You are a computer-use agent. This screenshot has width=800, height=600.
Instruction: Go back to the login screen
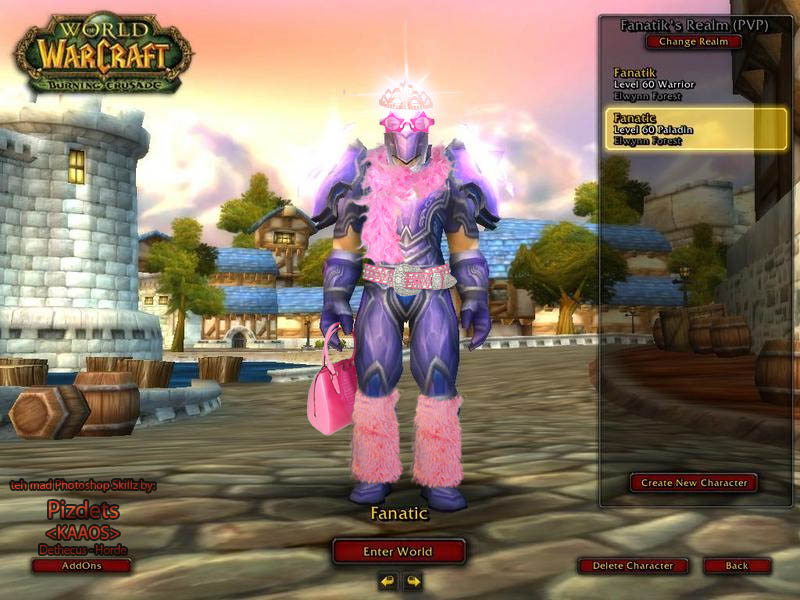coord(737,566)
